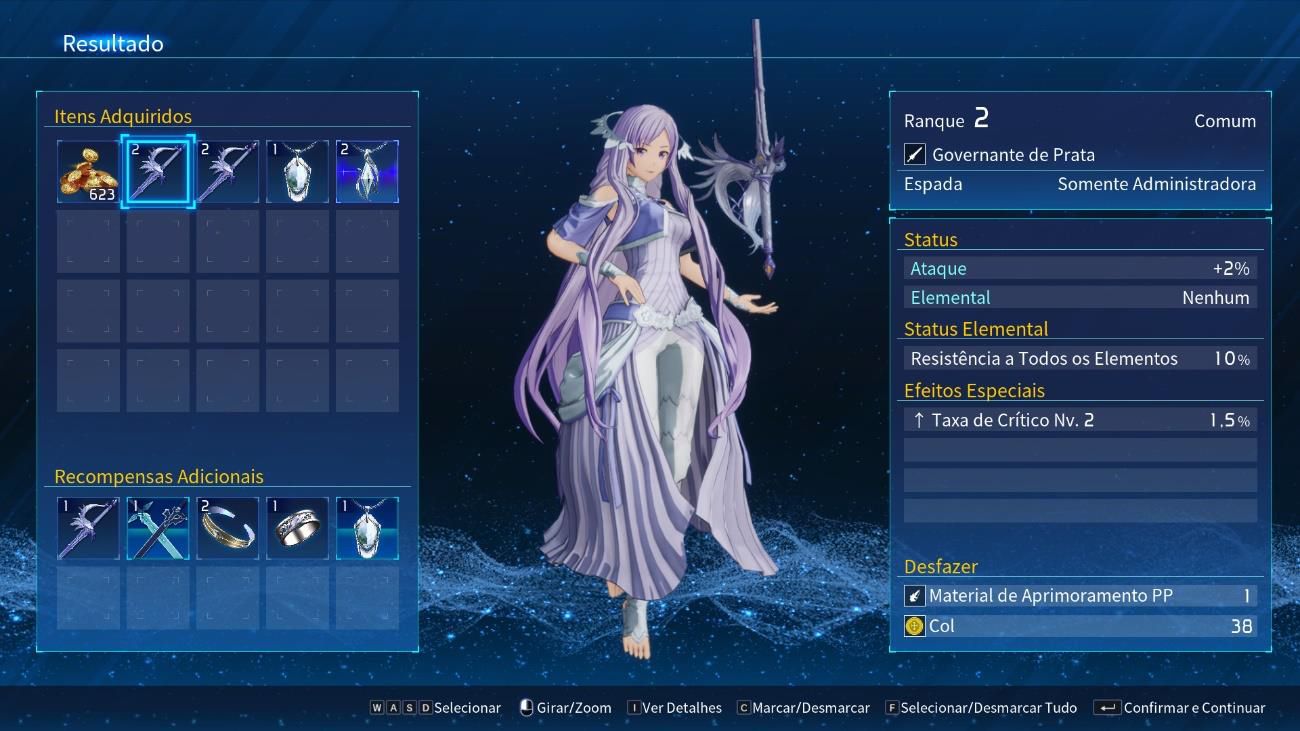Activate Selecionar/Desmarcar Tudo
Screen dimensions: 1300x731
click(980, 708)
